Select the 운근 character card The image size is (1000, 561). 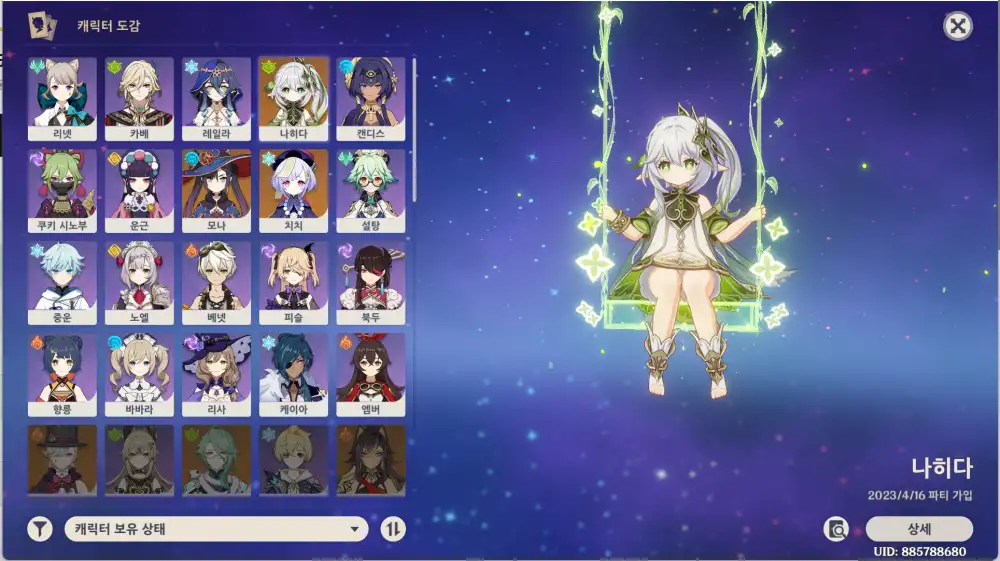(139, 190)
